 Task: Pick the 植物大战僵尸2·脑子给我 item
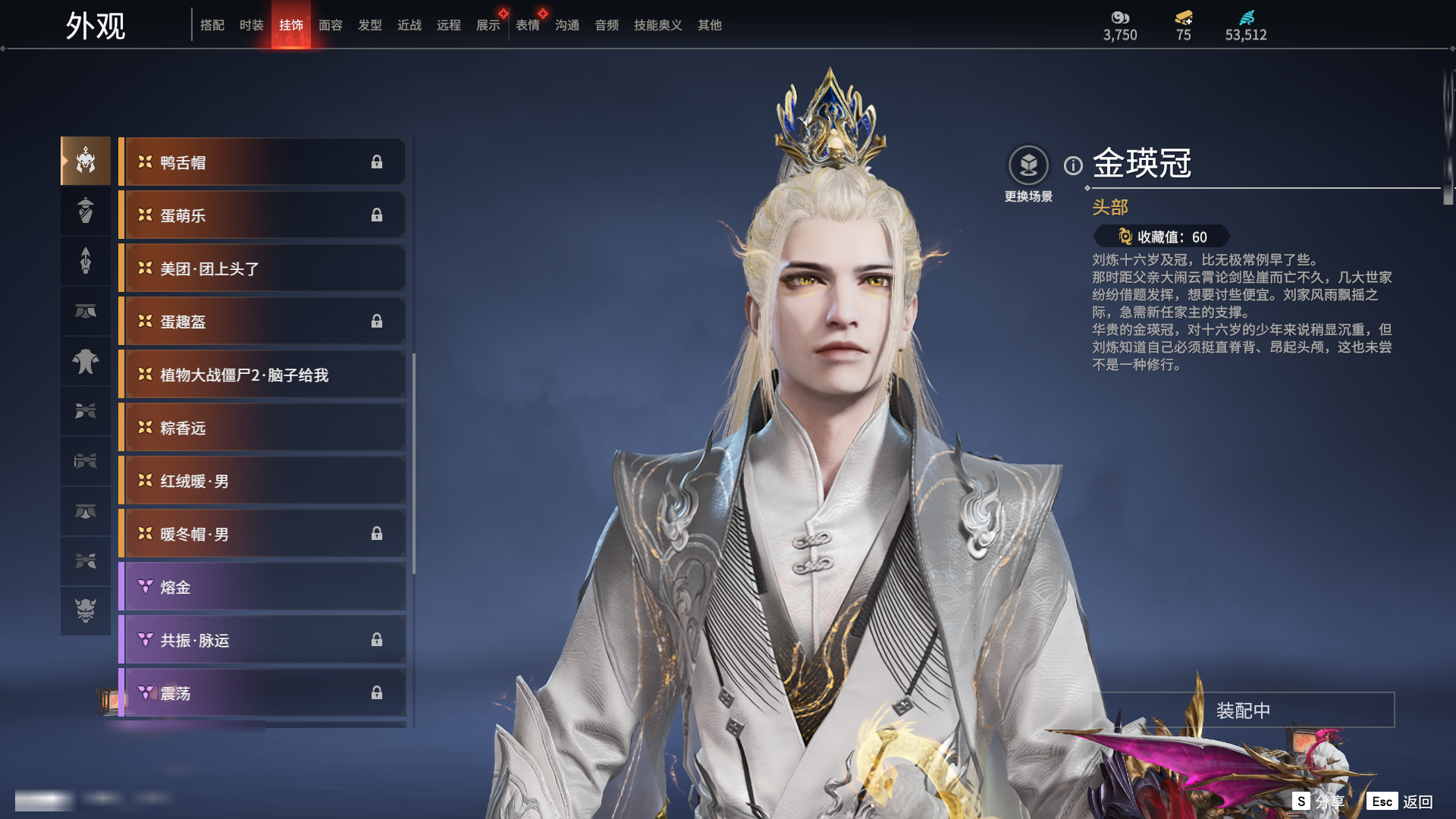[x=262, y=375]
